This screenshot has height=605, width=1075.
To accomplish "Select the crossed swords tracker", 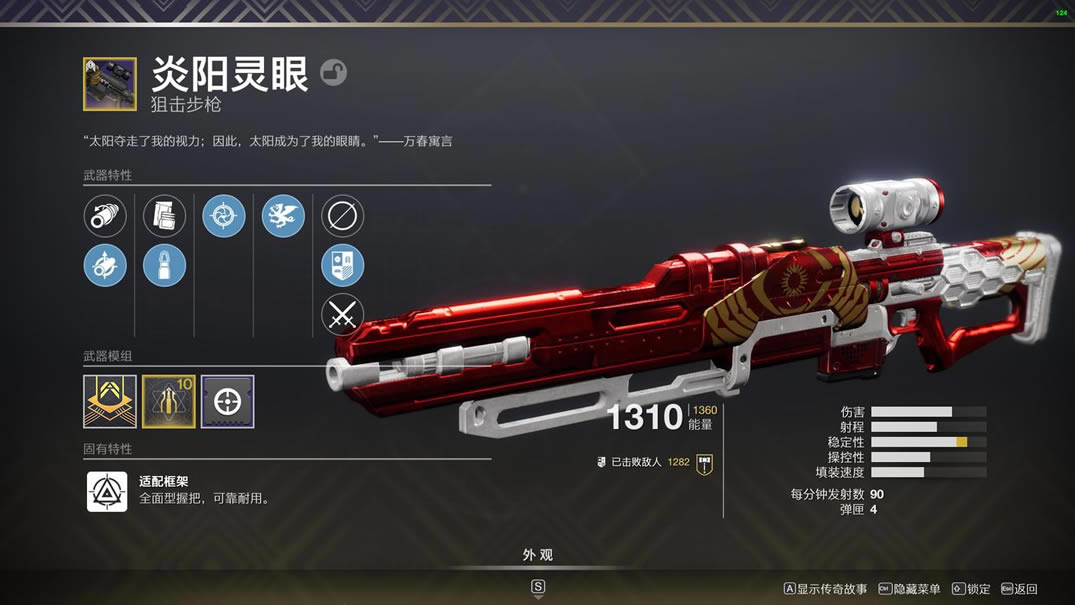I will point(342,315).
